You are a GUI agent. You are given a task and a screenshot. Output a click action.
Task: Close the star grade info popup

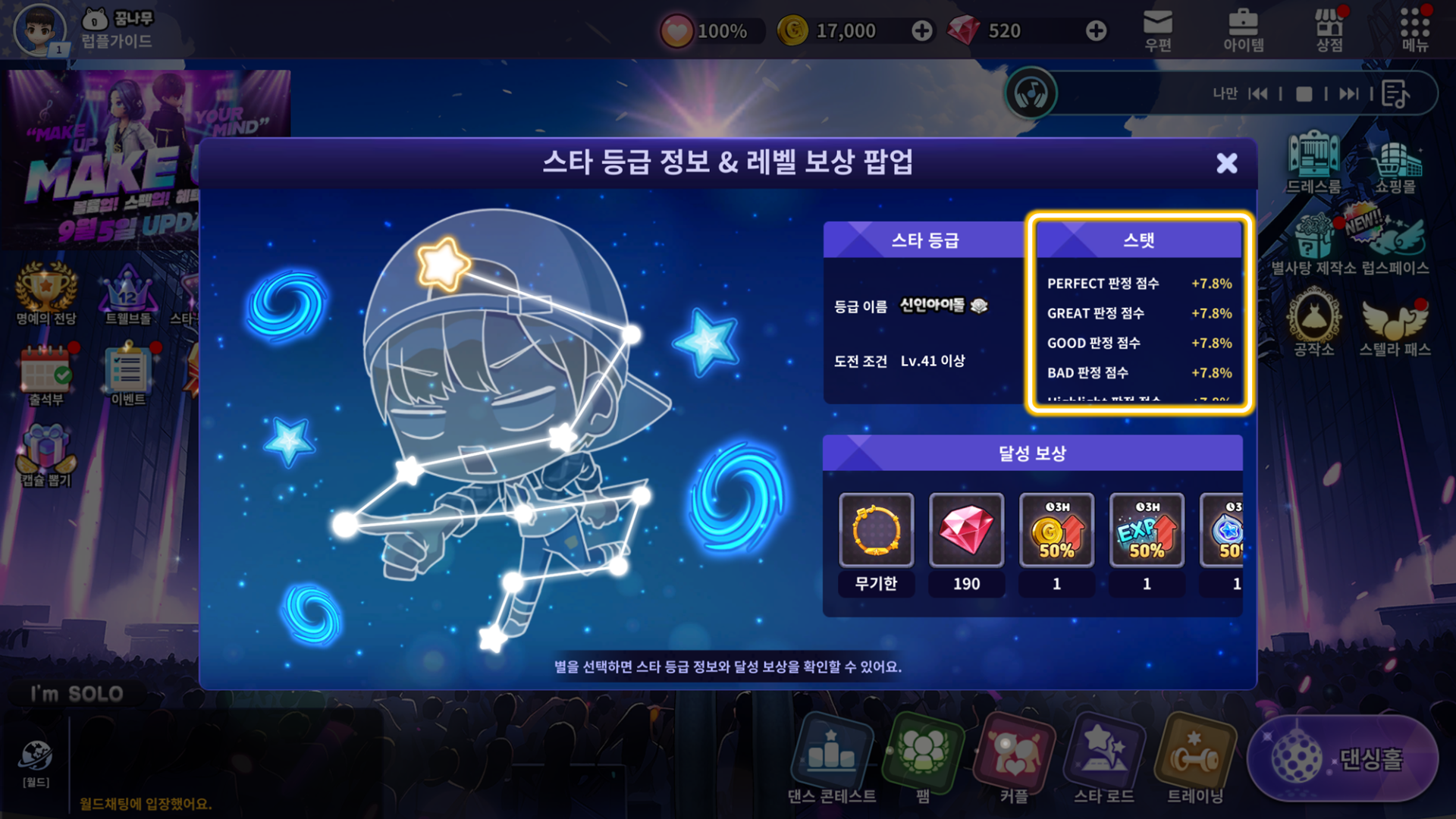tap(1226, 163)
